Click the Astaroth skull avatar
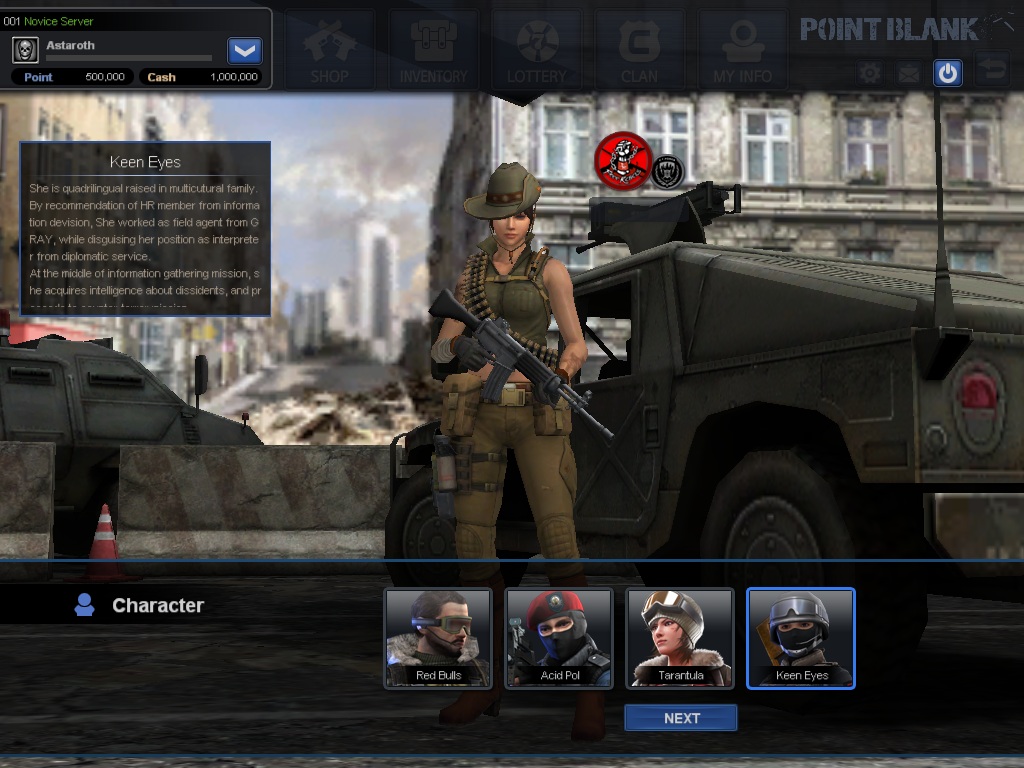This screenshot has width=1024, height=768. (x=26, y=50)
